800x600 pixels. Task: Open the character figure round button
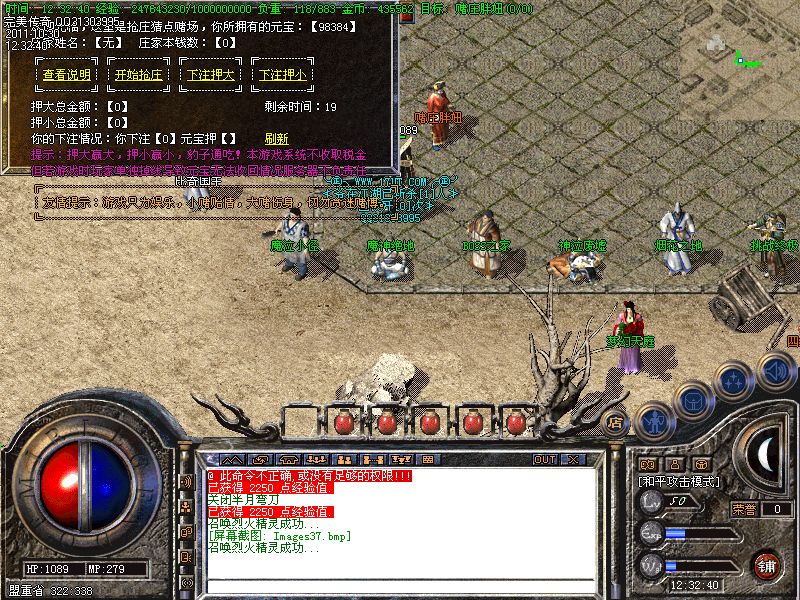[653, 421]
